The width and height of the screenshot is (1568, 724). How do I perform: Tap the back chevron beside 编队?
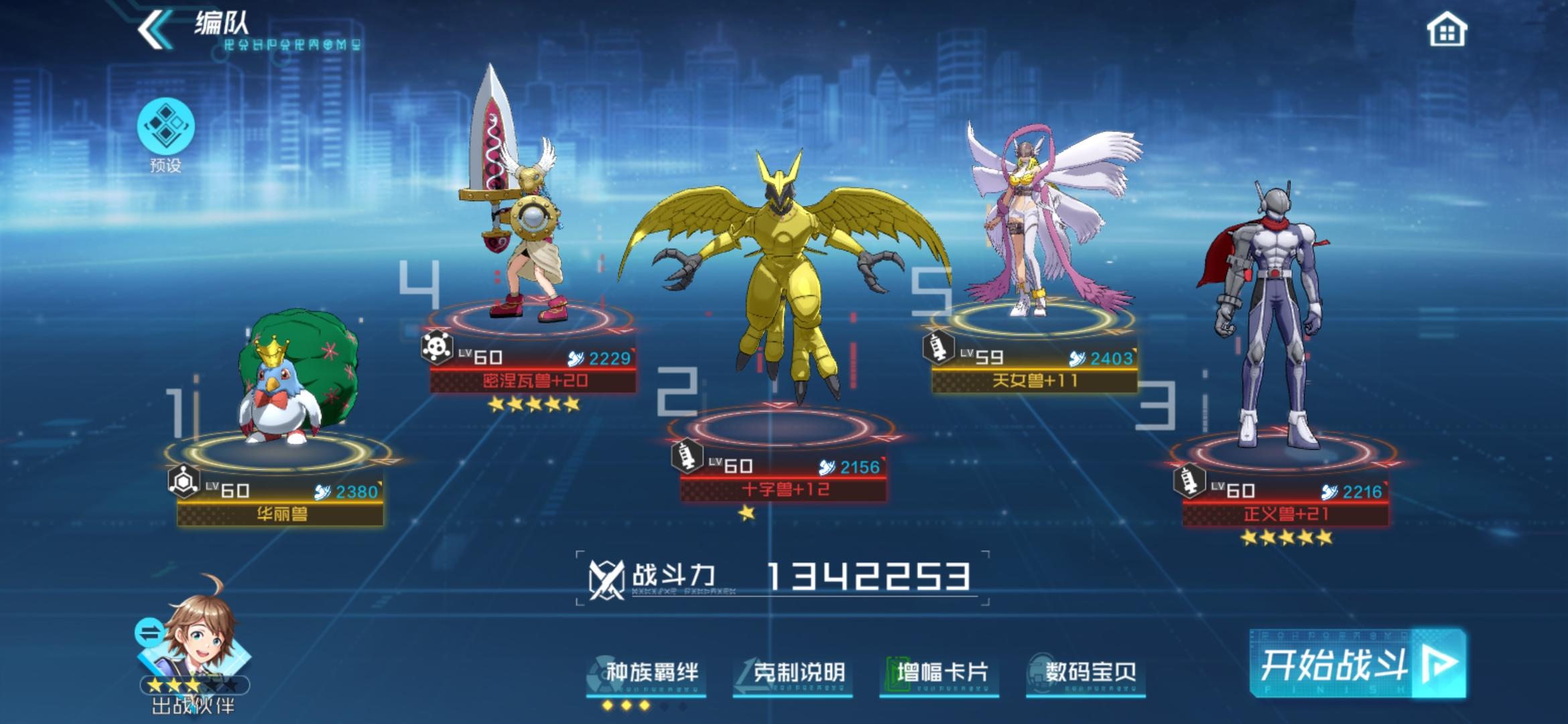click(155, 29)
